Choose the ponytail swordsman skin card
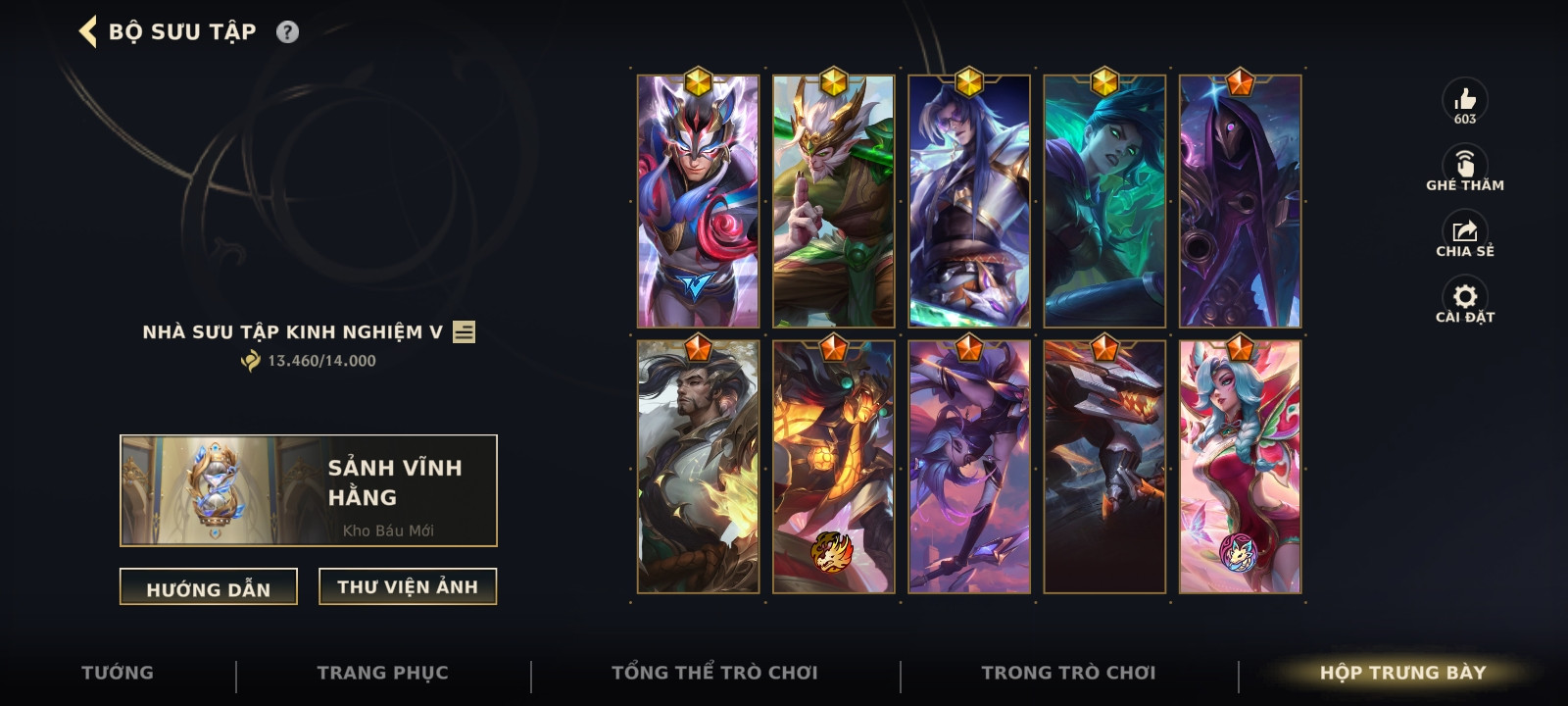This screenshot has width=1568, height=706. tap(698, 467)
